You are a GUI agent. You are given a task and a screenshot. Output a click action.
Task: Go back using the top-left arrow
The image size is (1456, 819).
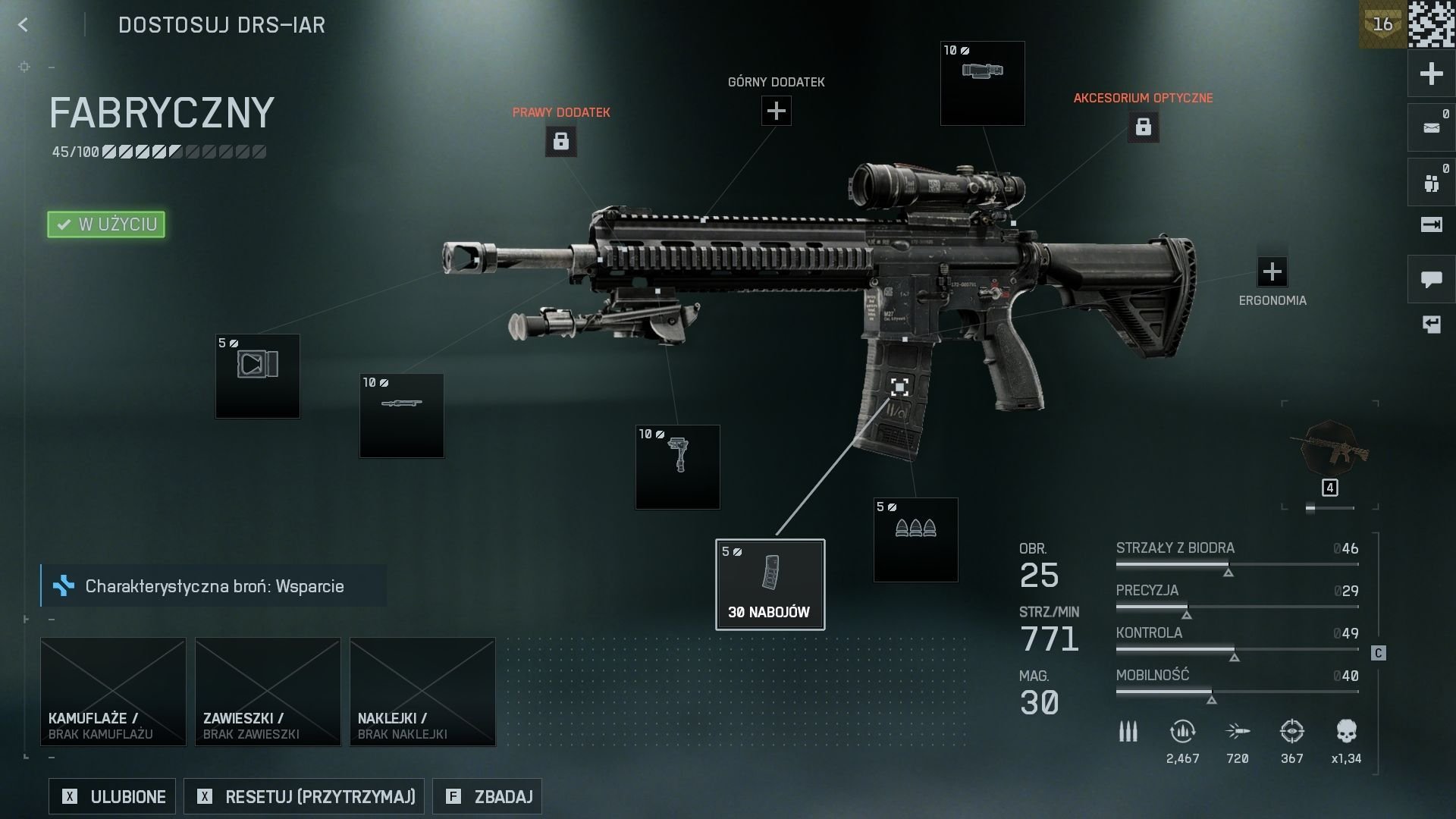[x=23, y=25]
